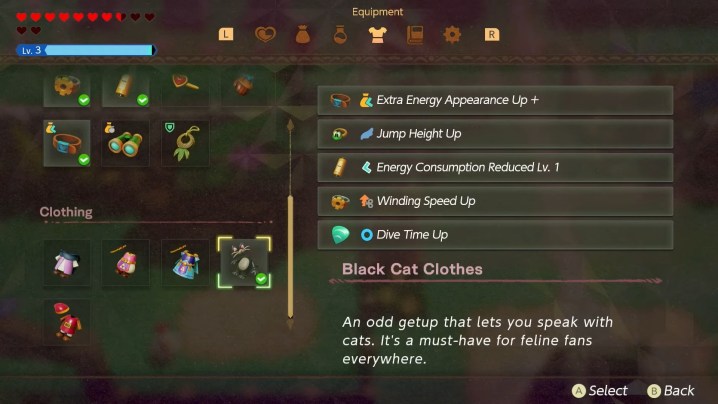This screenshot has height=404, width=718.
Task: Click the equipment list scrollbar
Action: click(290, 225)
